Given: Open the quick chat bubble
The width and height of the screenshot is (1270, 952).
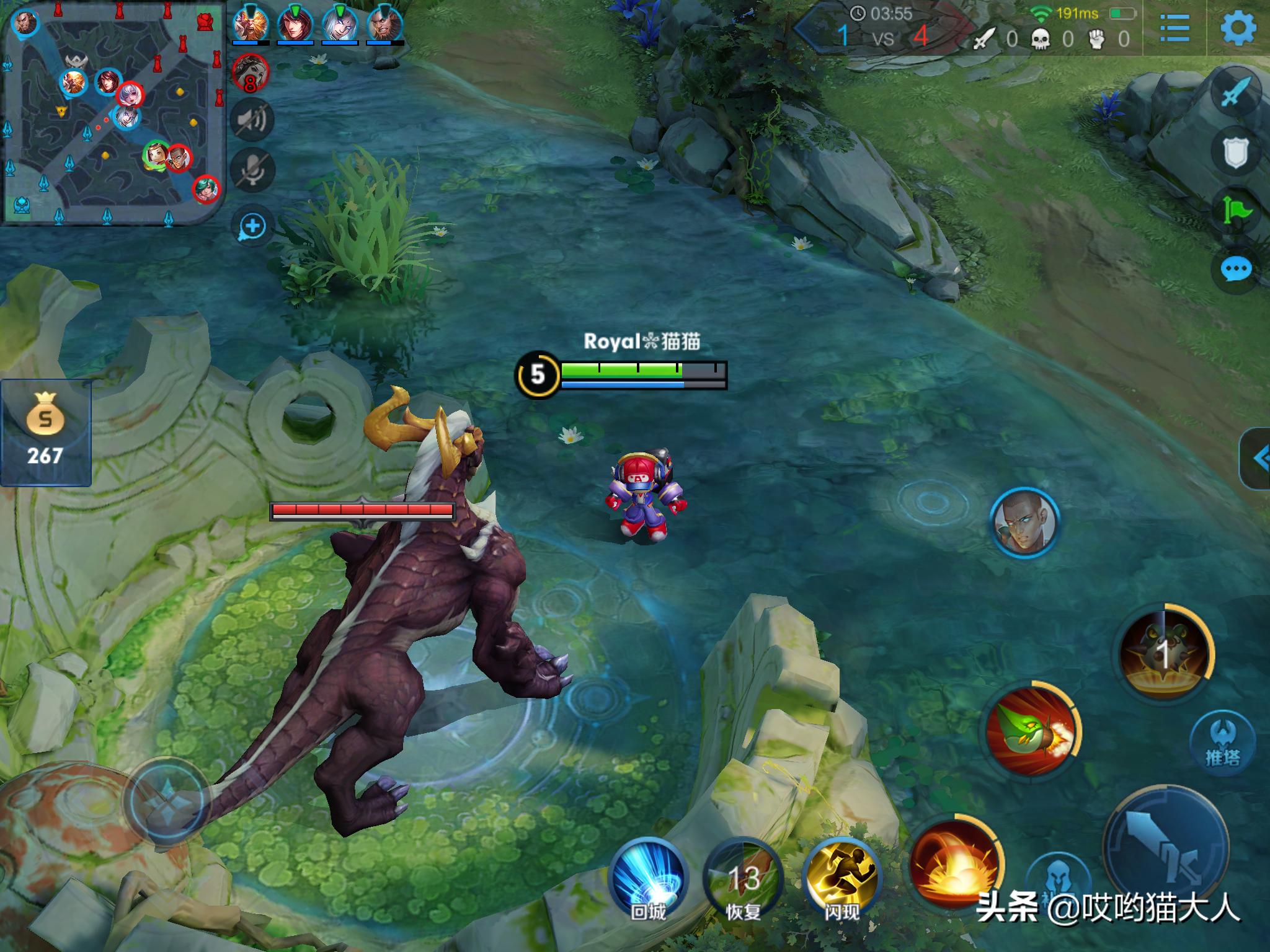Looking at the screenshot, I should click(1236, 270).
